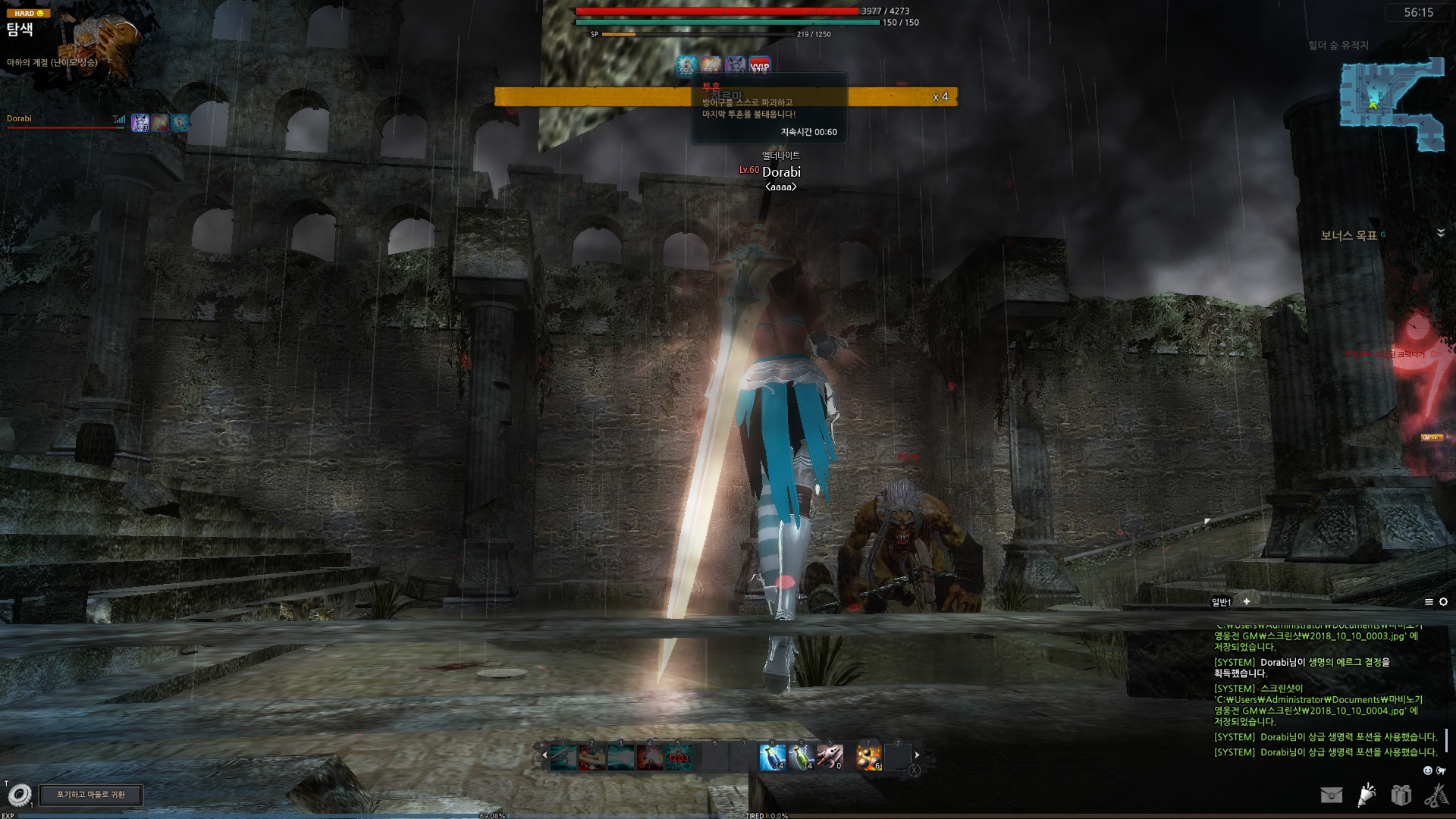Show the next hotbar page with right arrow
Viewport: 1456px width, 819px height.
(917, 755)
